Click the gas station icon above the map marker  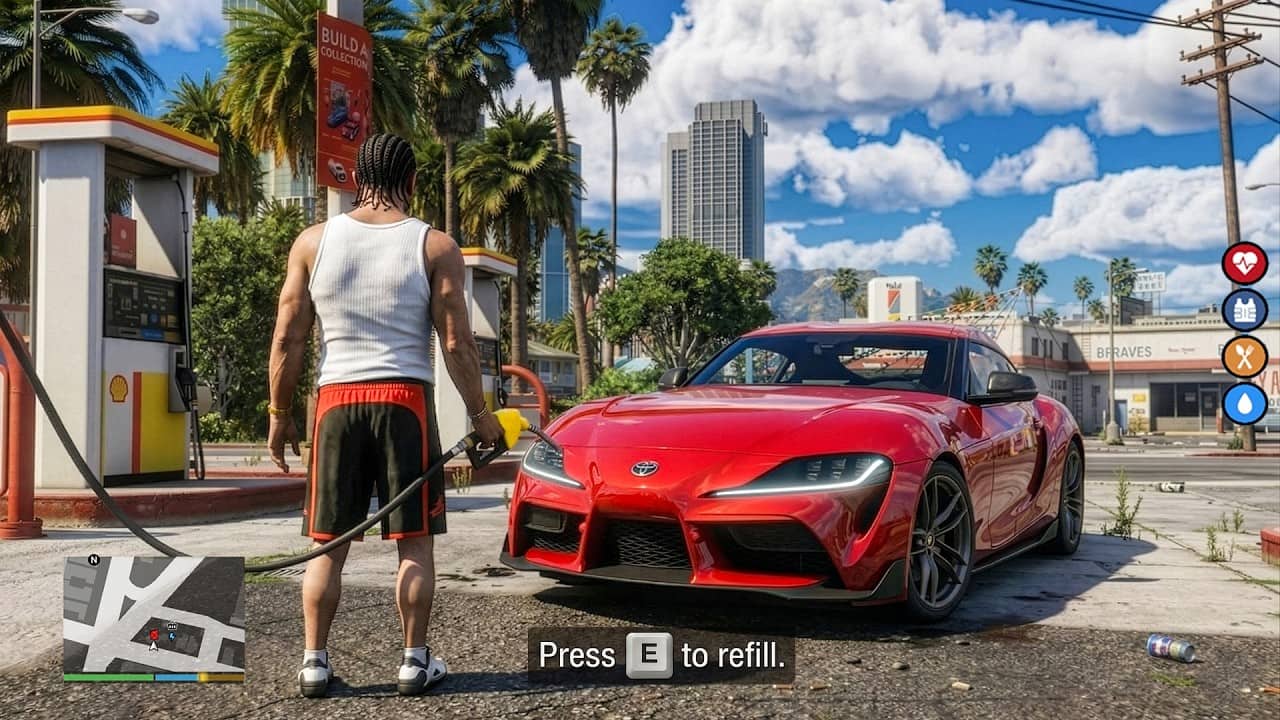[x=171, y=625]
